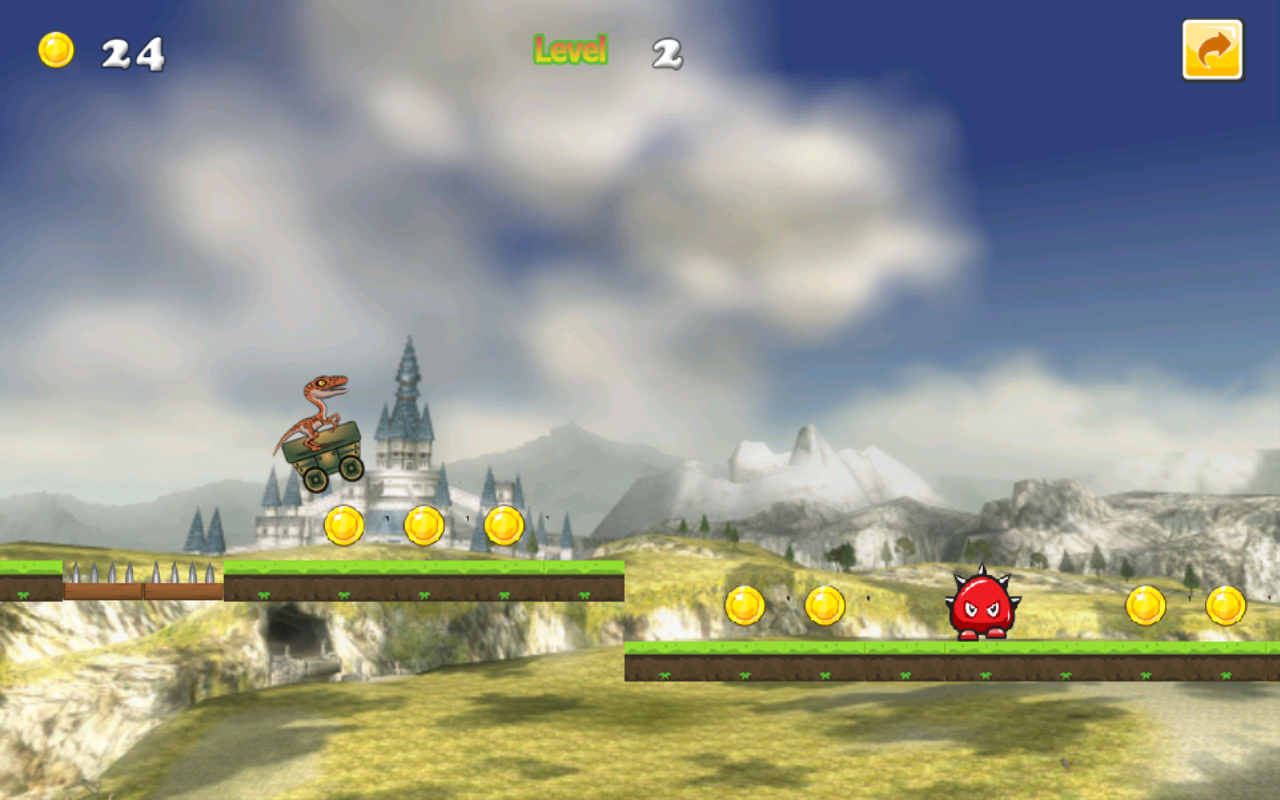Collect the leftmost coin above the castle platform
1280x800 pixels.
click(345, 525)
